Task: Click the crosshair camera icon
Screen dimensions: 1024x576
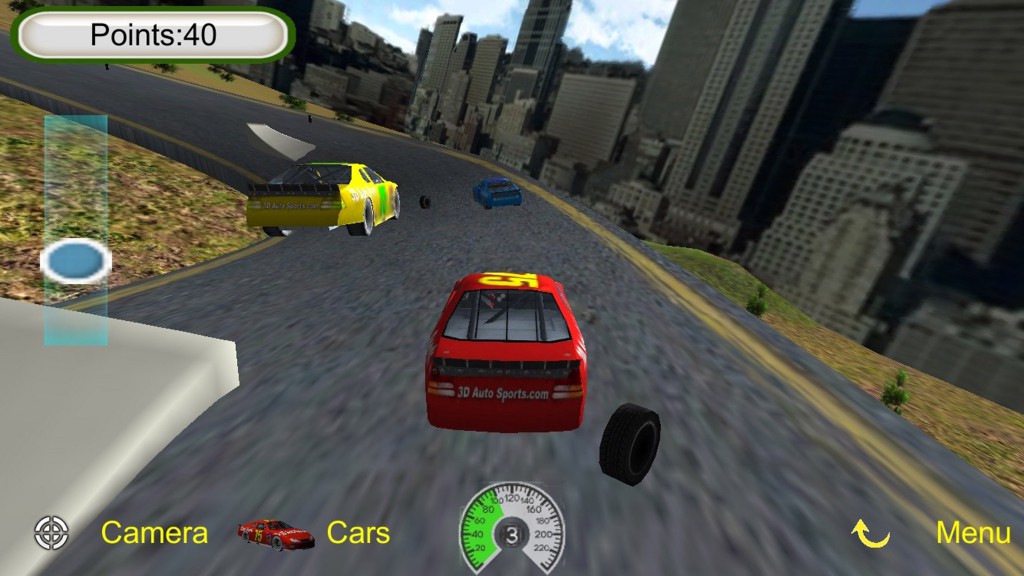Action: coord(51,533)
